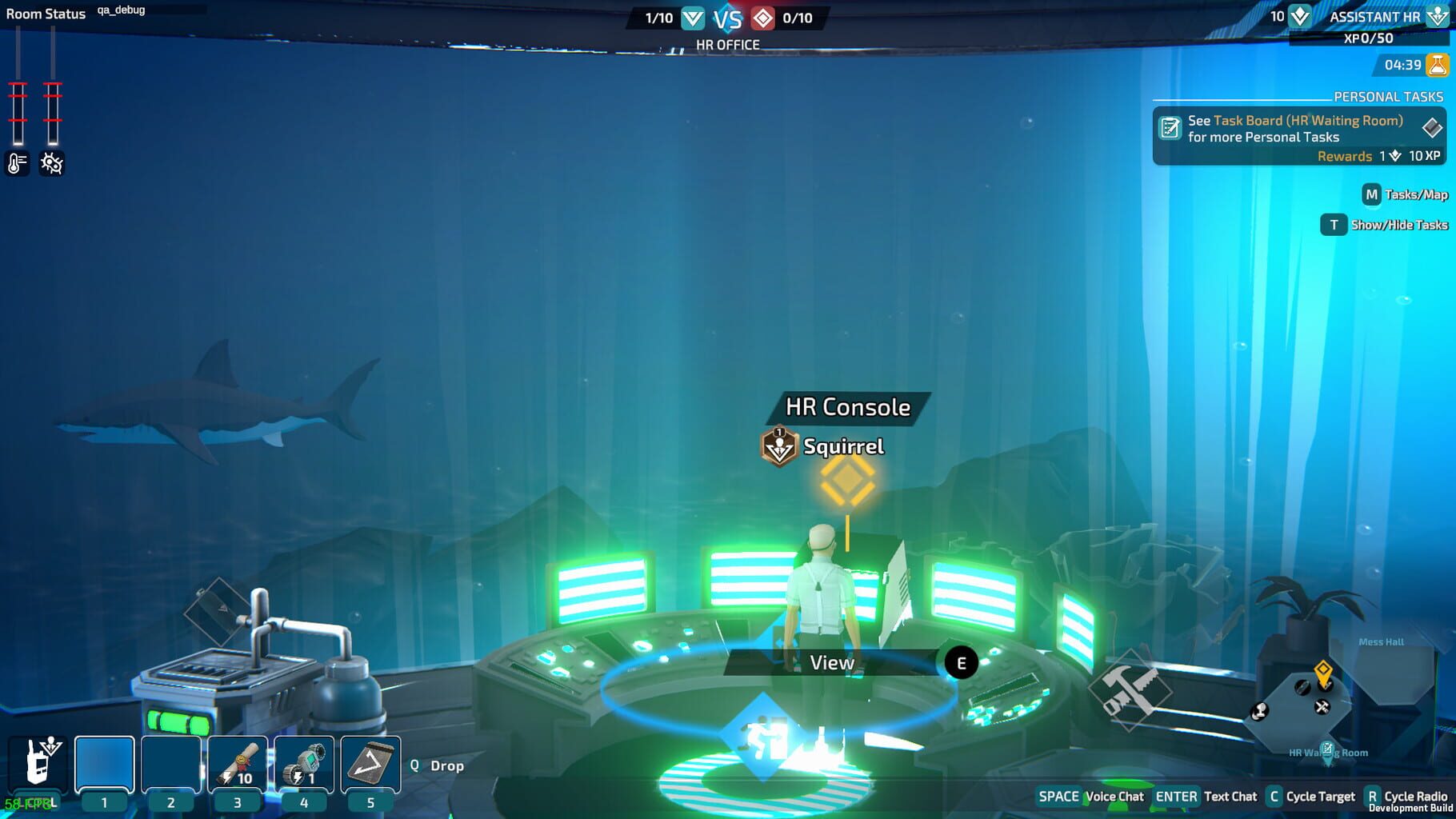The image size is (1456, 819).
Task: Click the clipboard icon on the personal task entry
Action: pyautogui.click(x=1170, y=127)
